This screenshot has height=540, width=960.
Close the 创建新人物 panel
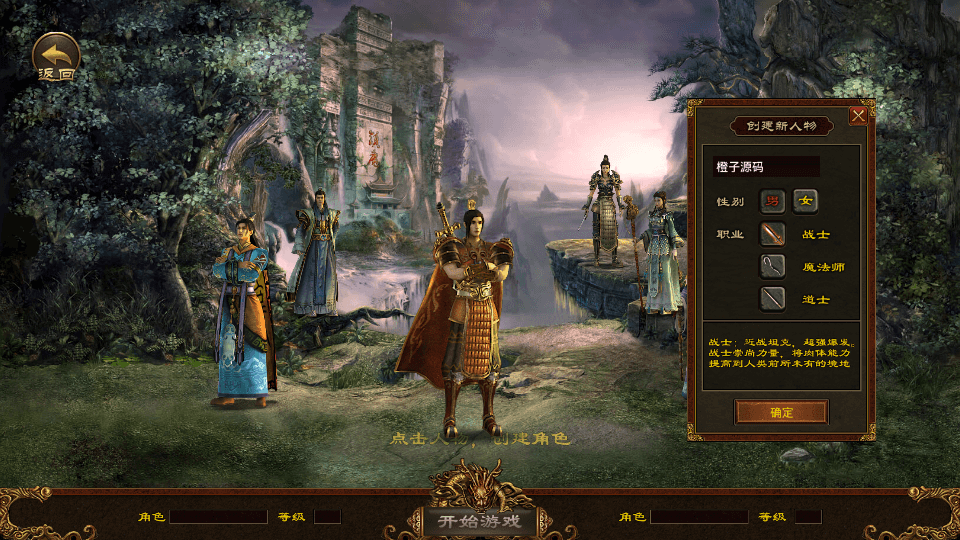(x=857, y=115)
